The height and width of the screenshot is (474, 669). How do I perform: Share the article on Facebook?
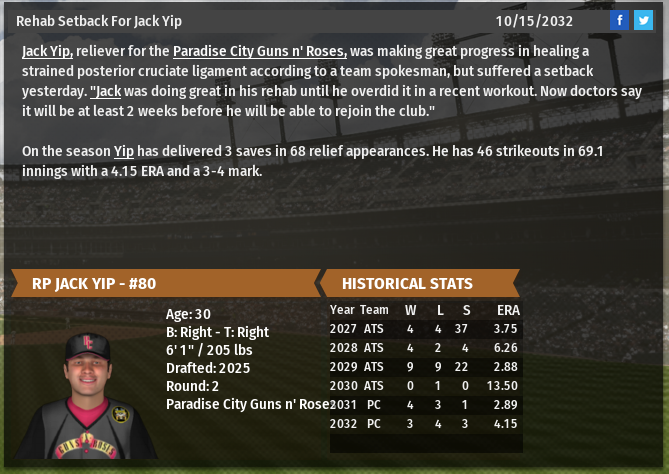click(x=620, y=20)
